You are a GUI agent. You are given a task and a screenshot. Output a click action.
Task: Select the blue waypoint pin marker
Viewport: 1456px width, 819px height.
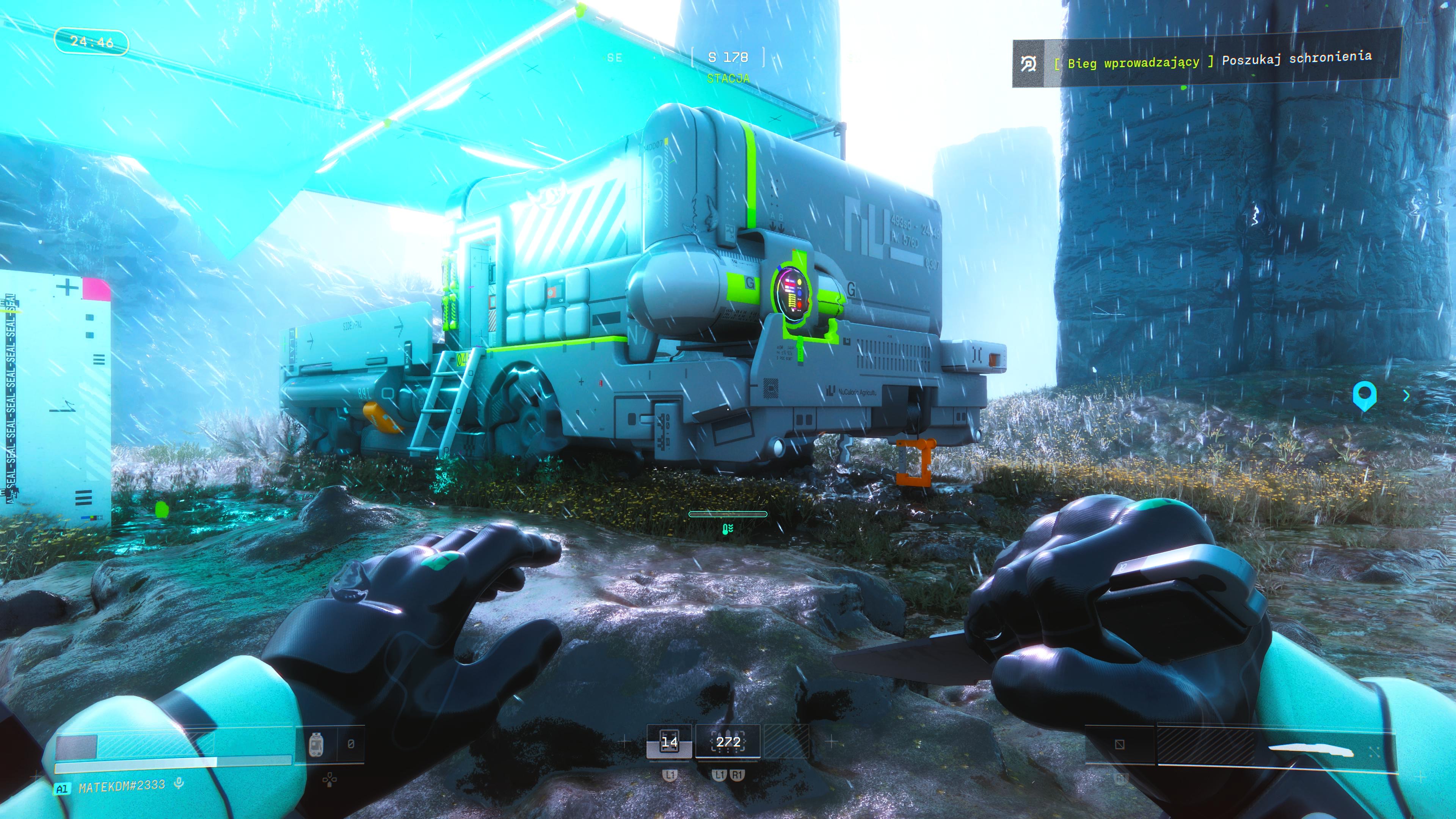click(x=1364, y=395)
